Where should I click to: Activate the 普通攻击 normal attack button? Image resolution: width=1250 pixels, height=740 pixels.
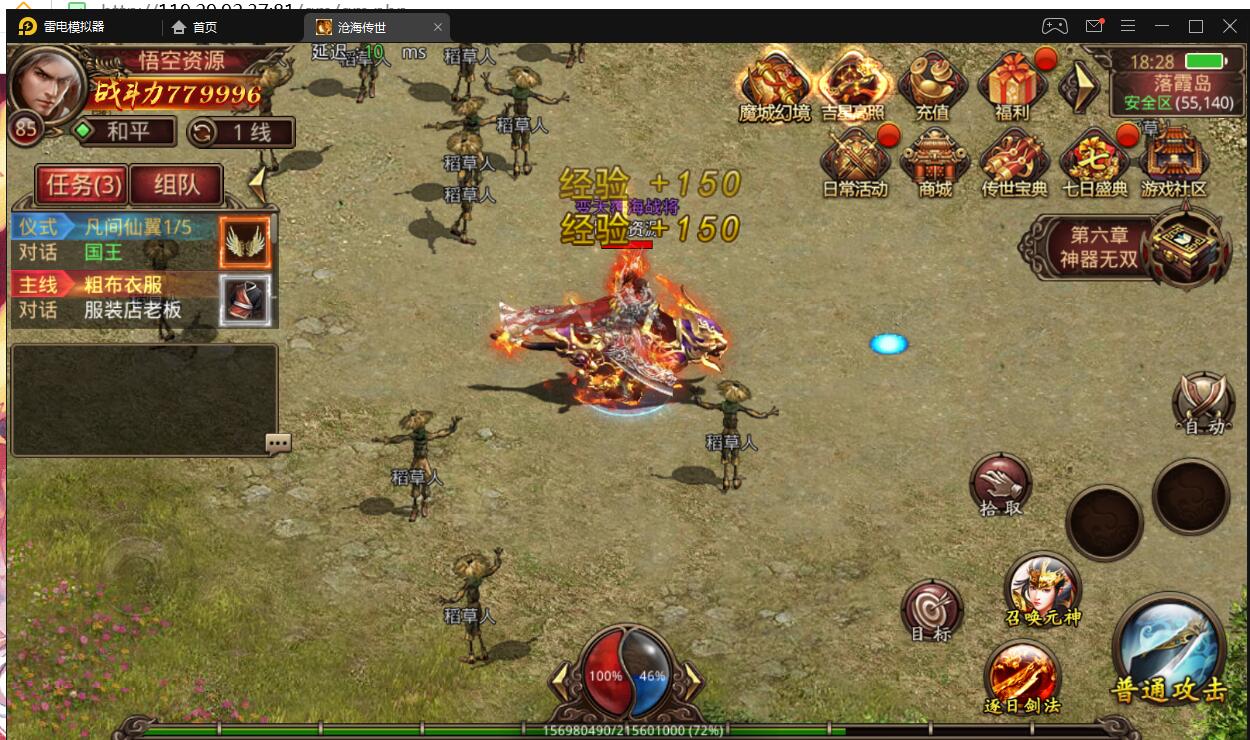[1169, 651]
